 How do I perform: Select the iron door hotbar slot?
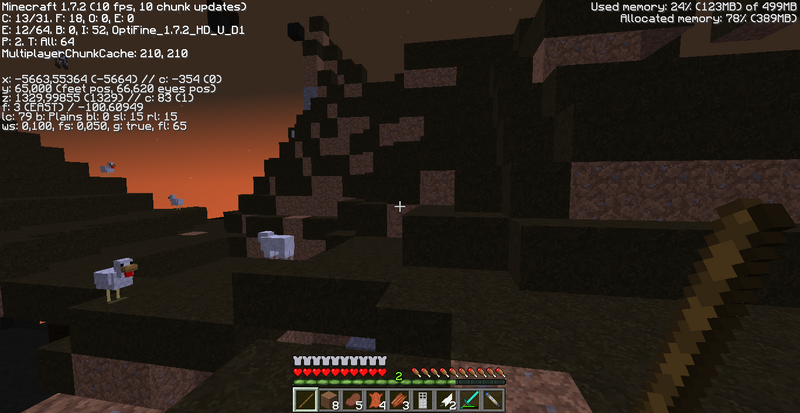pyautogui.click(x=423, y=400)
